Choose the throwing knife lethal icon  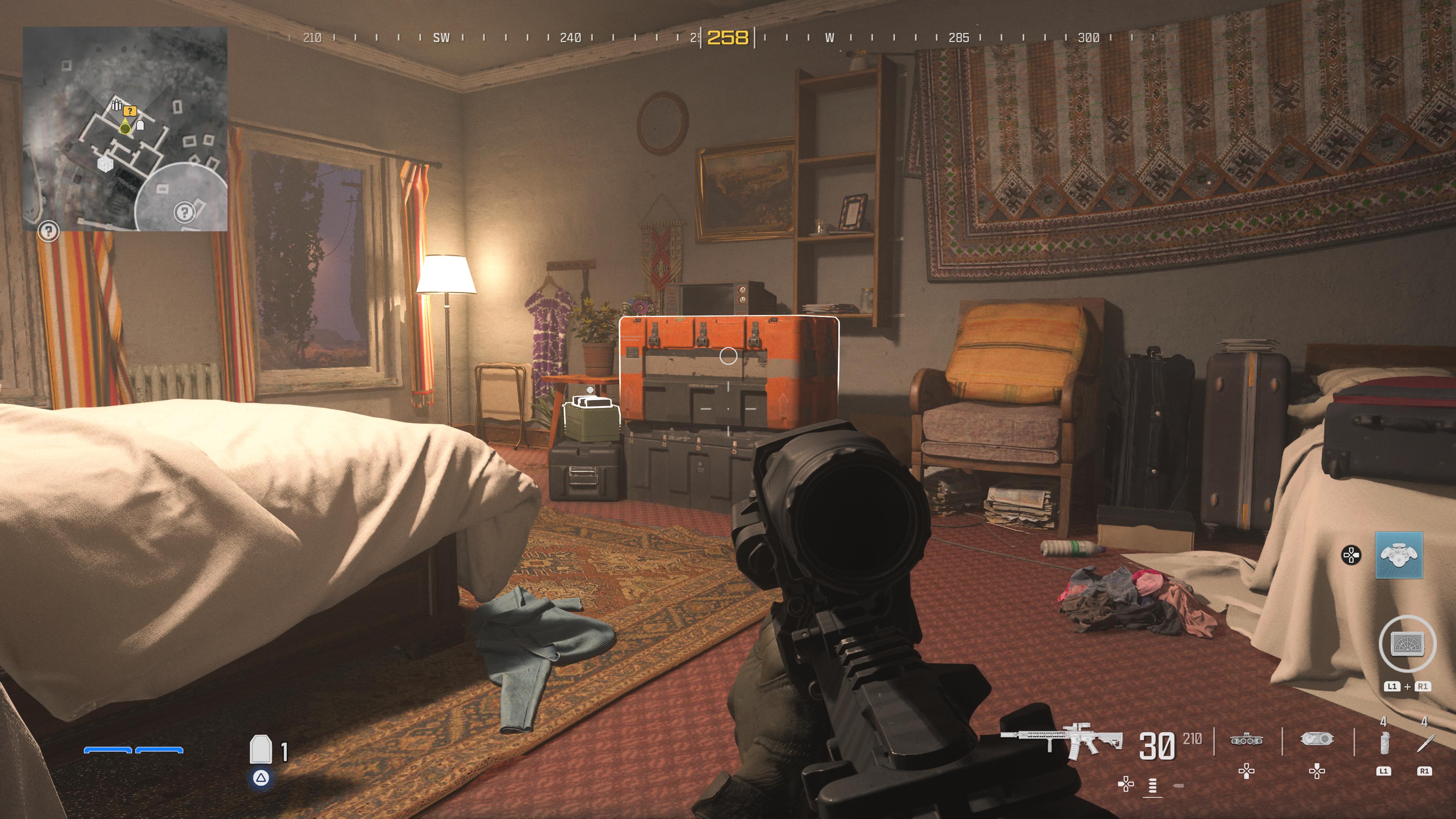tap(1424, 743)
